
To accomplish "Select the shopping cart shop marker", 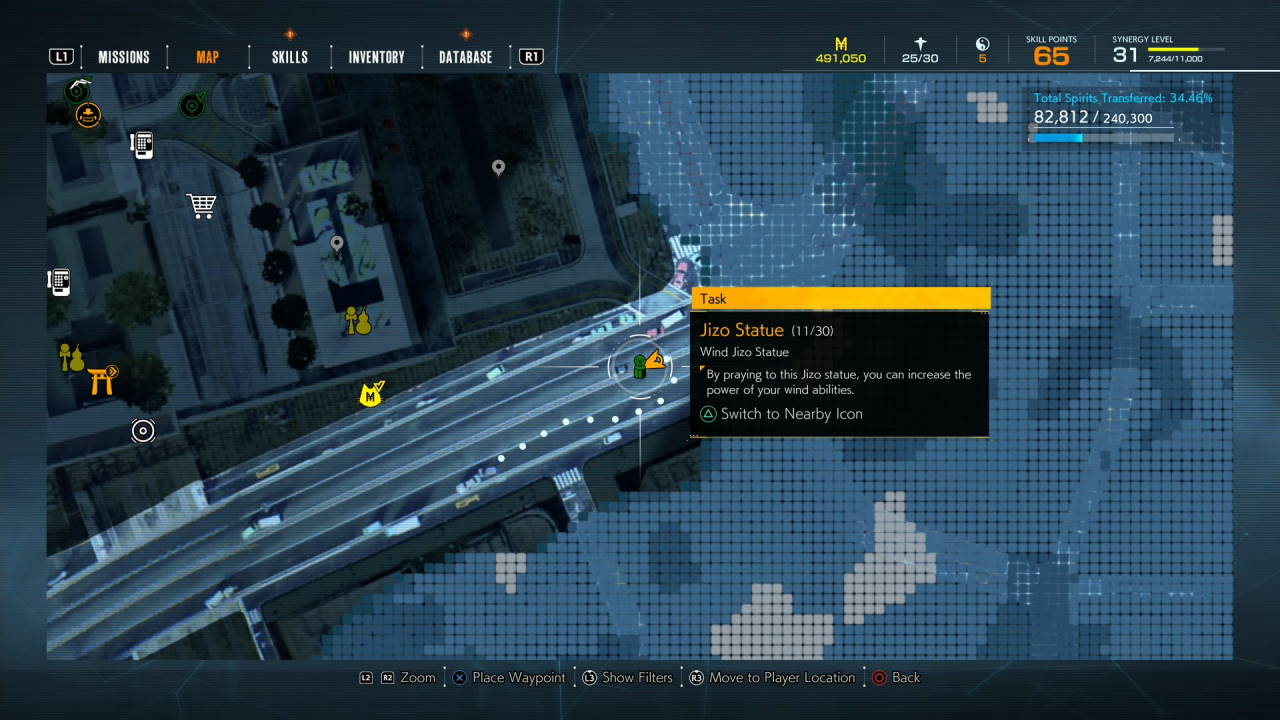I will click(x=202, y=206).
